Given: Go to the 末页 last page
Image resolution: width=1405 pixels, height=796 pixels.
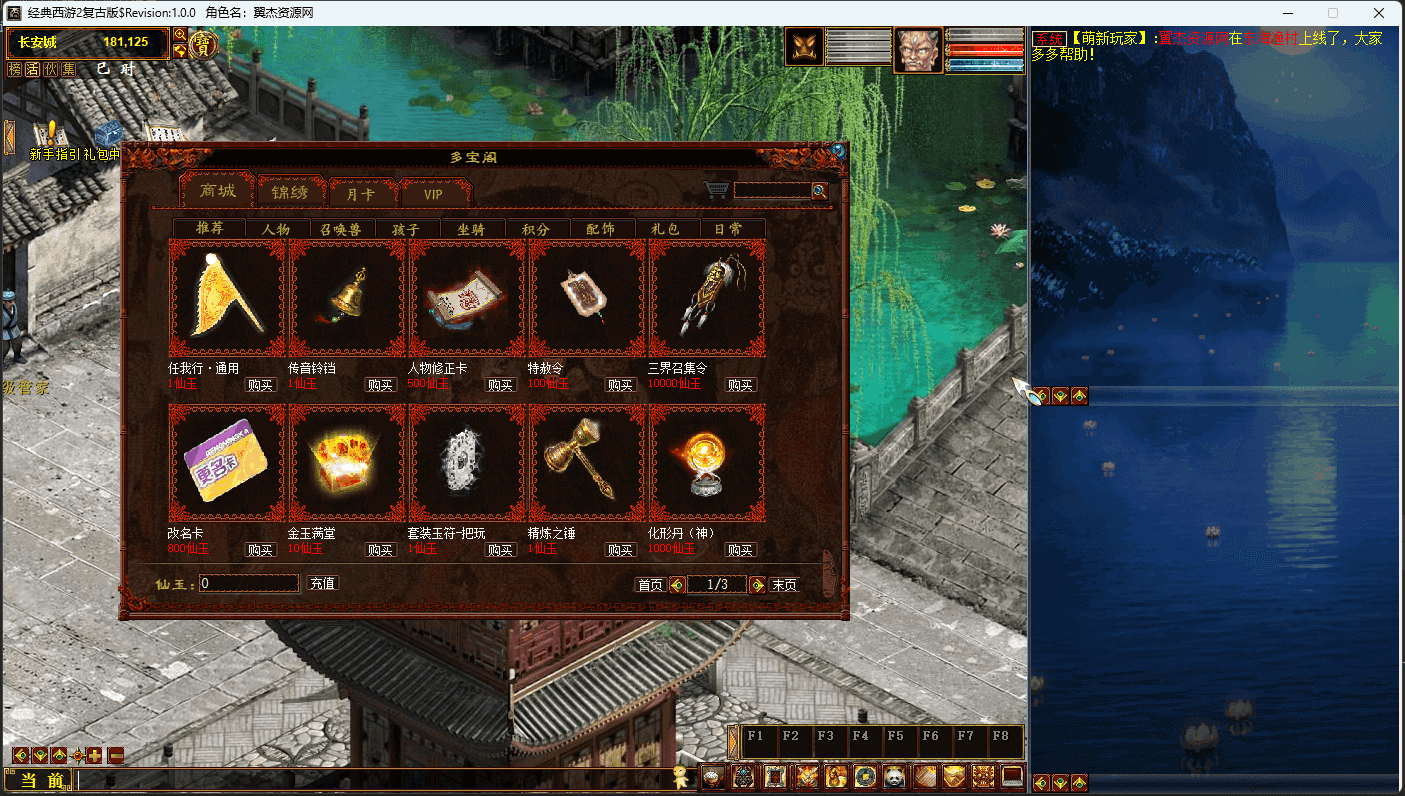Looking at the screenshot, I should (784, 585).
